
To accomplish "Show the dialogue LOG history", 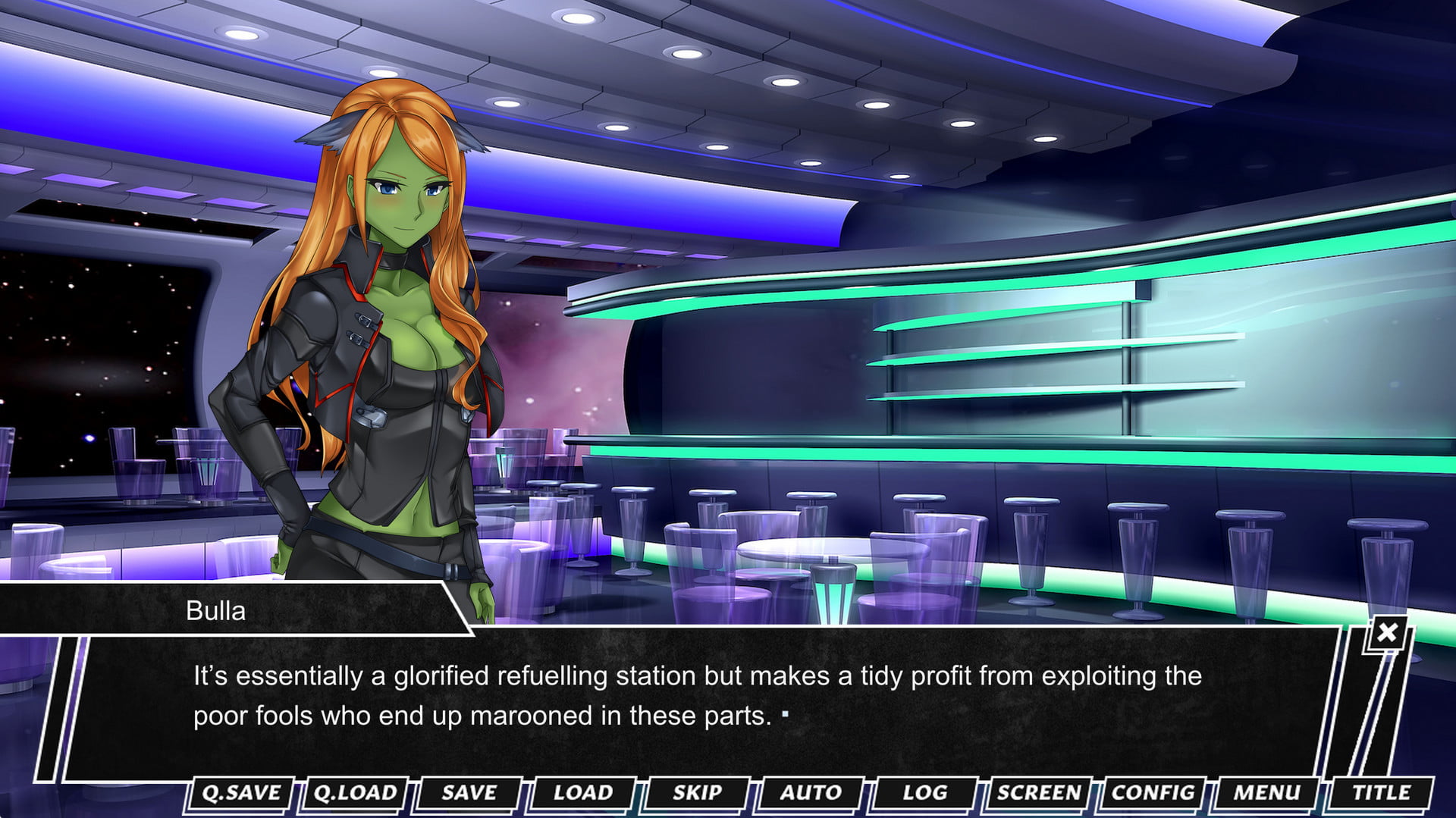I will [924, 793].
